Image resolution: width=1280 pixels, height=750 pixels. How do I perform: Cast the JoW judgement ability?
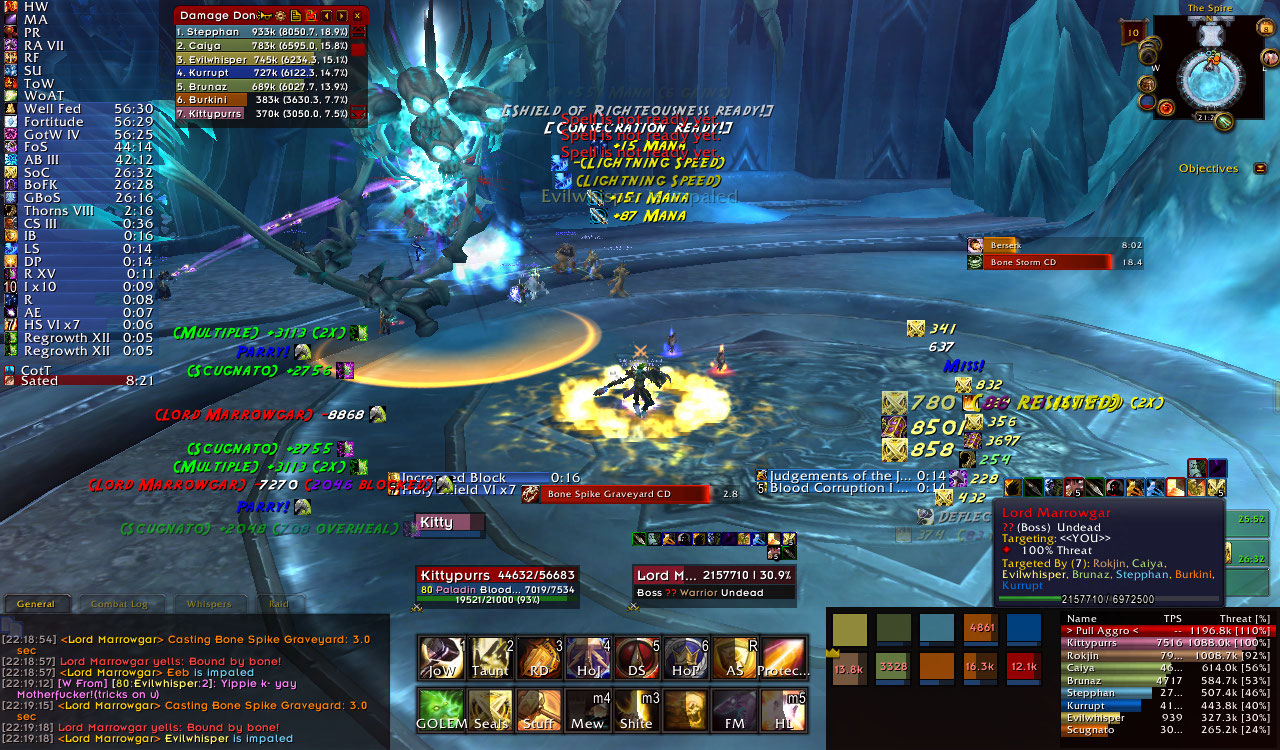[441, 657]
